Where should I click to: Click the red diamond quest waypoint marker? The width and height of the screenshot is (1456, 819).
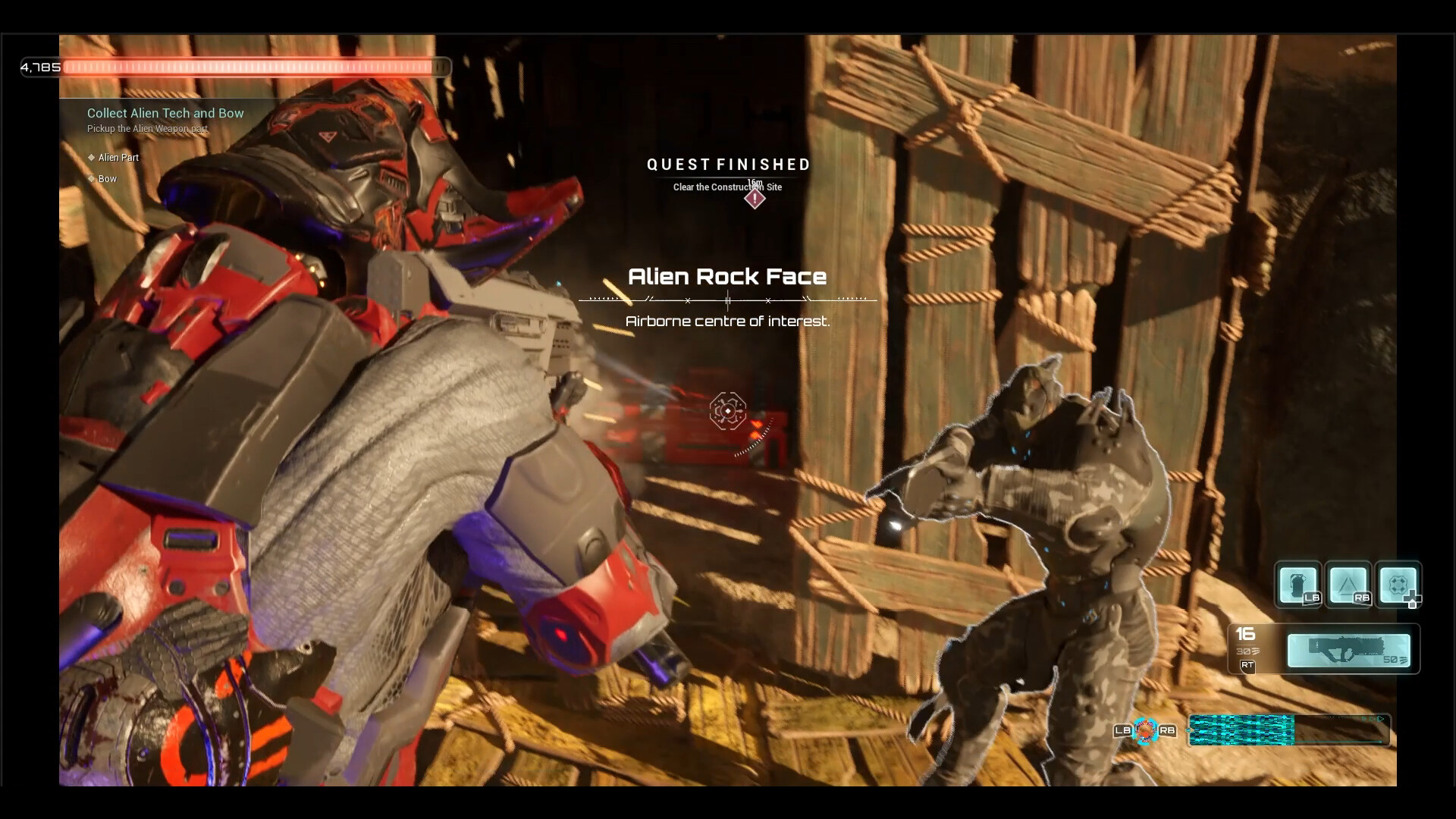[x=755, y=198]
